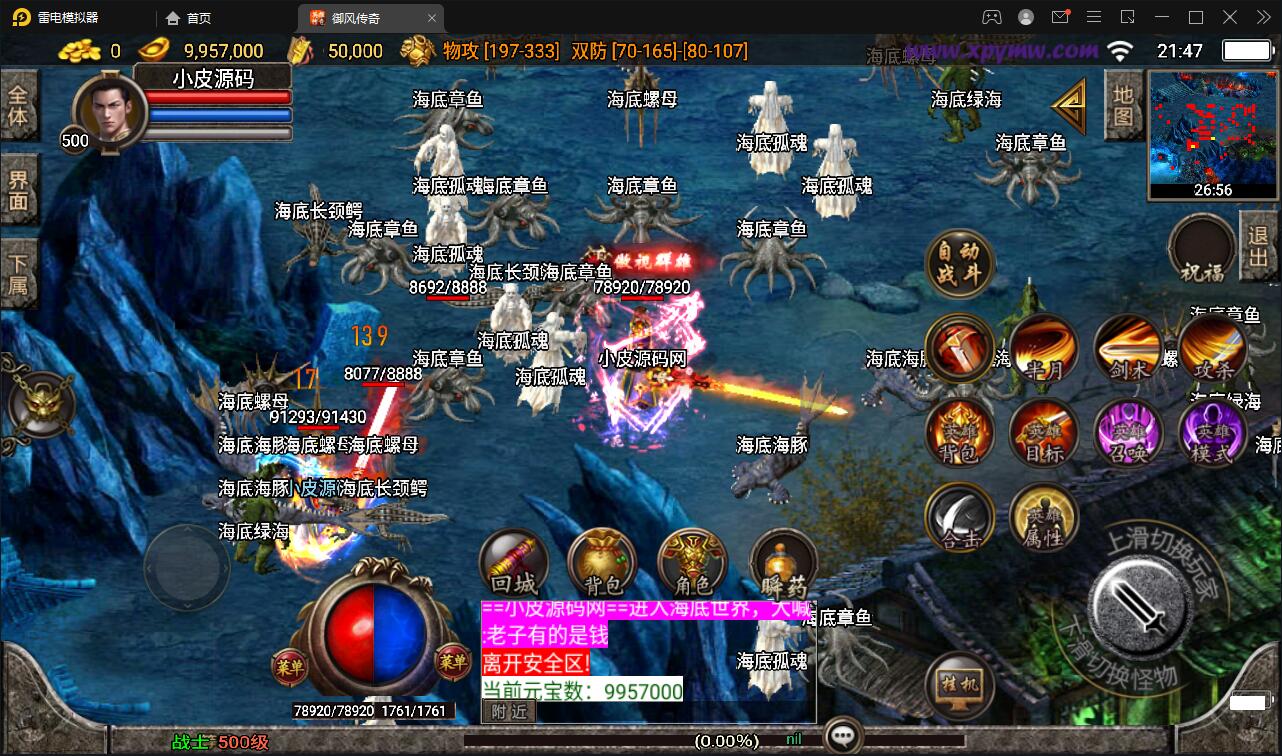
Task: Use the 英雄召唤 hero summon icon
Action: coord(1127,432)
